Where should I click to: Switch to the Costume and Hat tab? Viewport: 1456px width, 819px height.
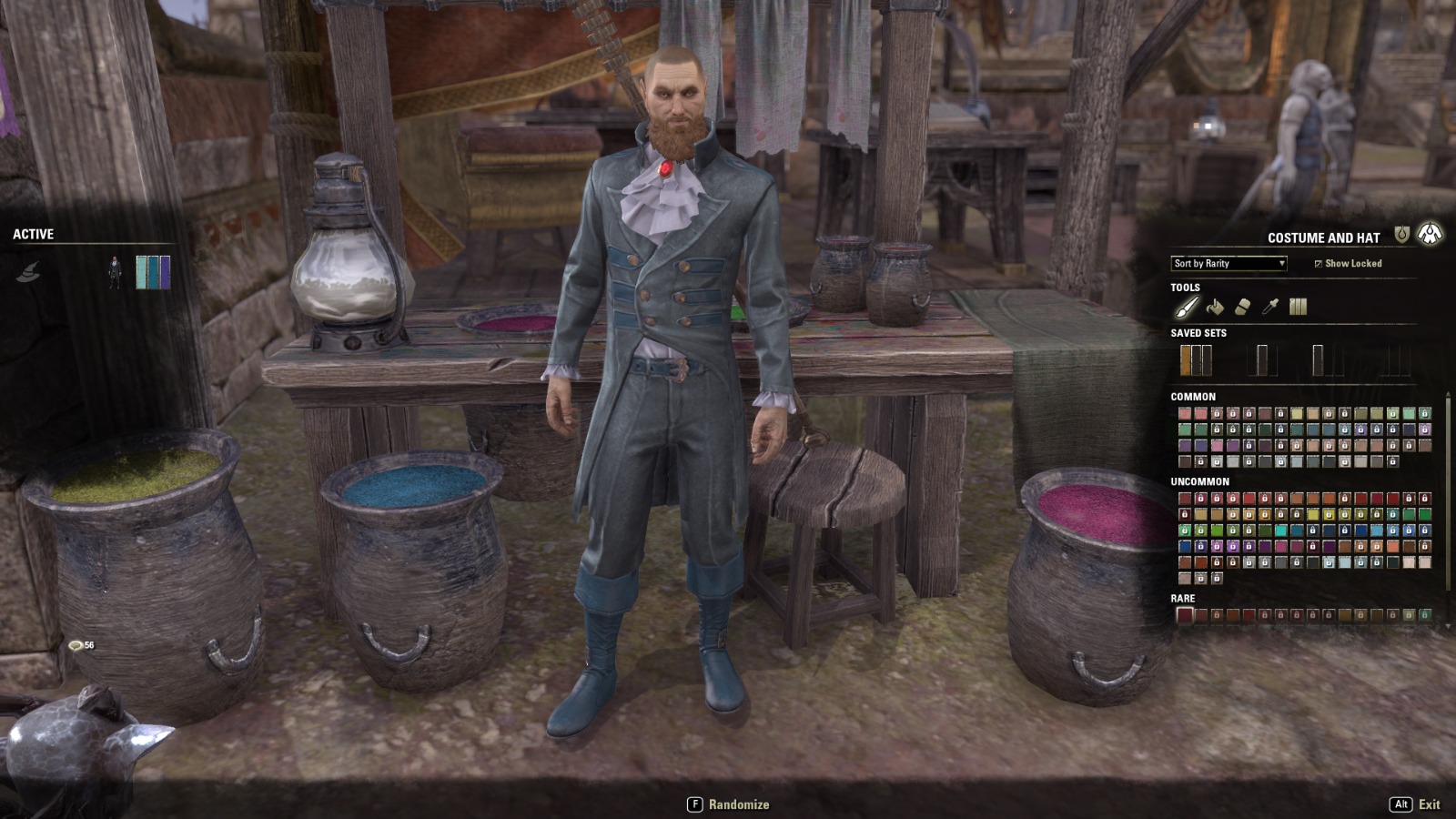[x=1430, y=235]
